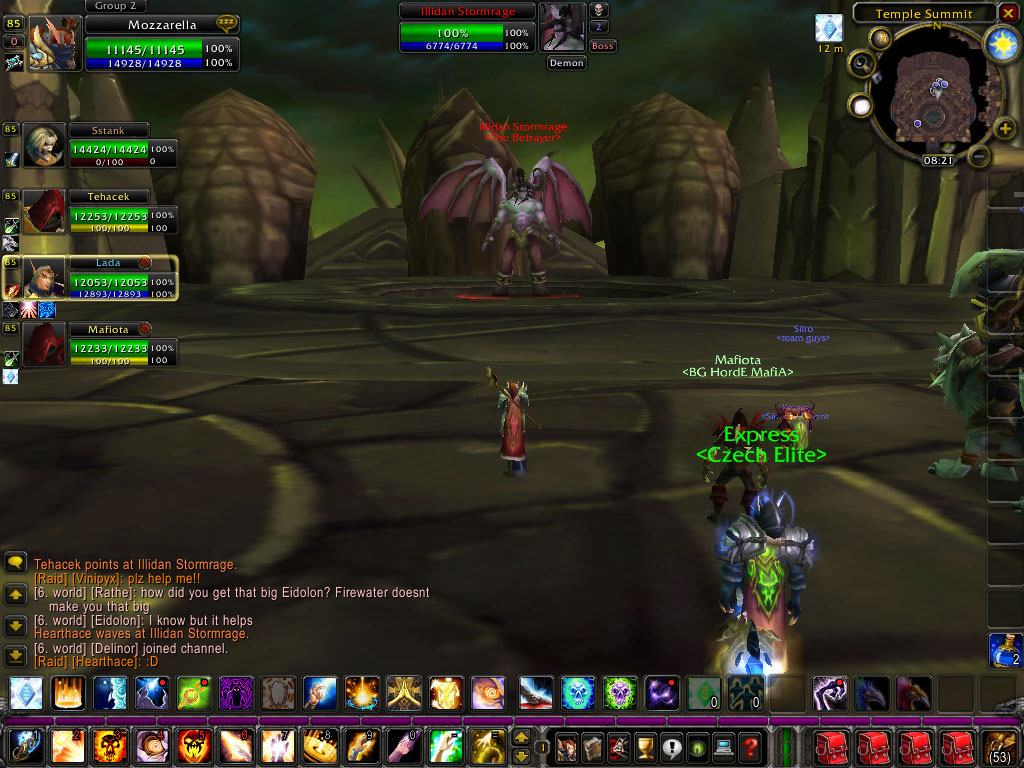This screenshot has width=1024, height=768.
Task: Cast the flaming skull spell in slot 3
Action: click(x=108, y=746)
